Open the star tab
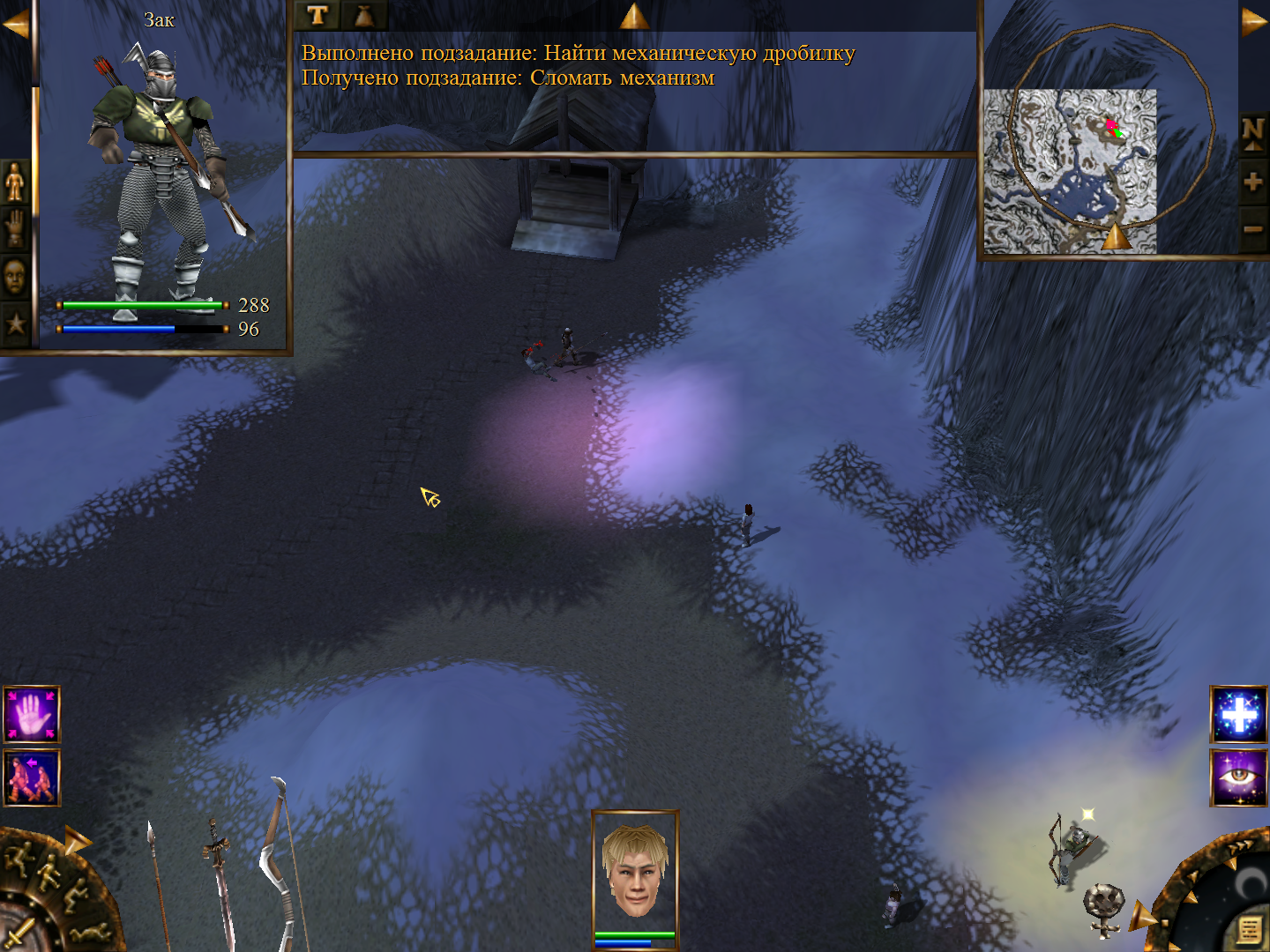Viewport: 1270px width, 952px height. tap(15, 323)
